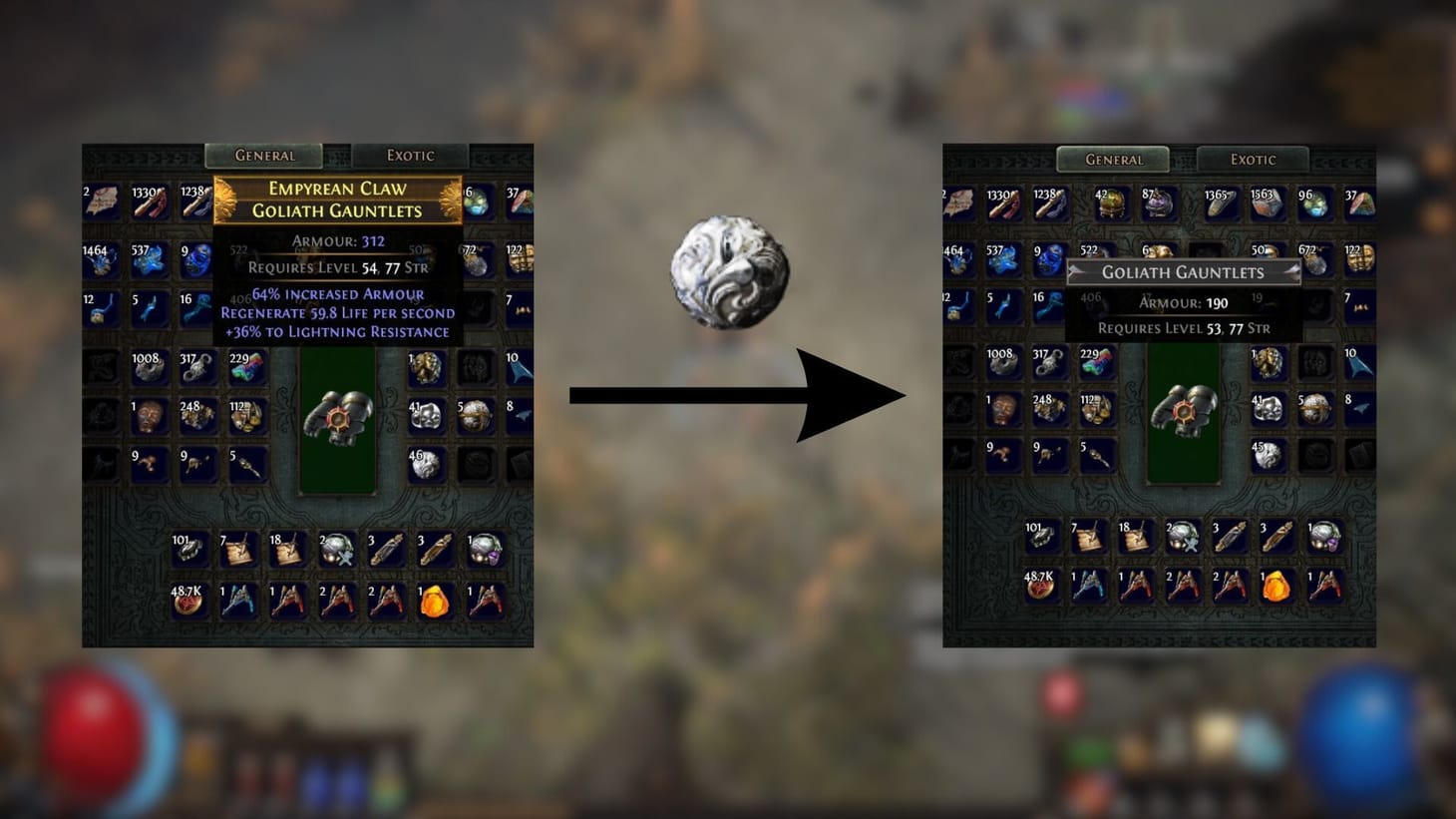The width and height of the screenshot is (1456, 819).
Task: Open the General tab on right panel
Action: [x=1114, y=160]
